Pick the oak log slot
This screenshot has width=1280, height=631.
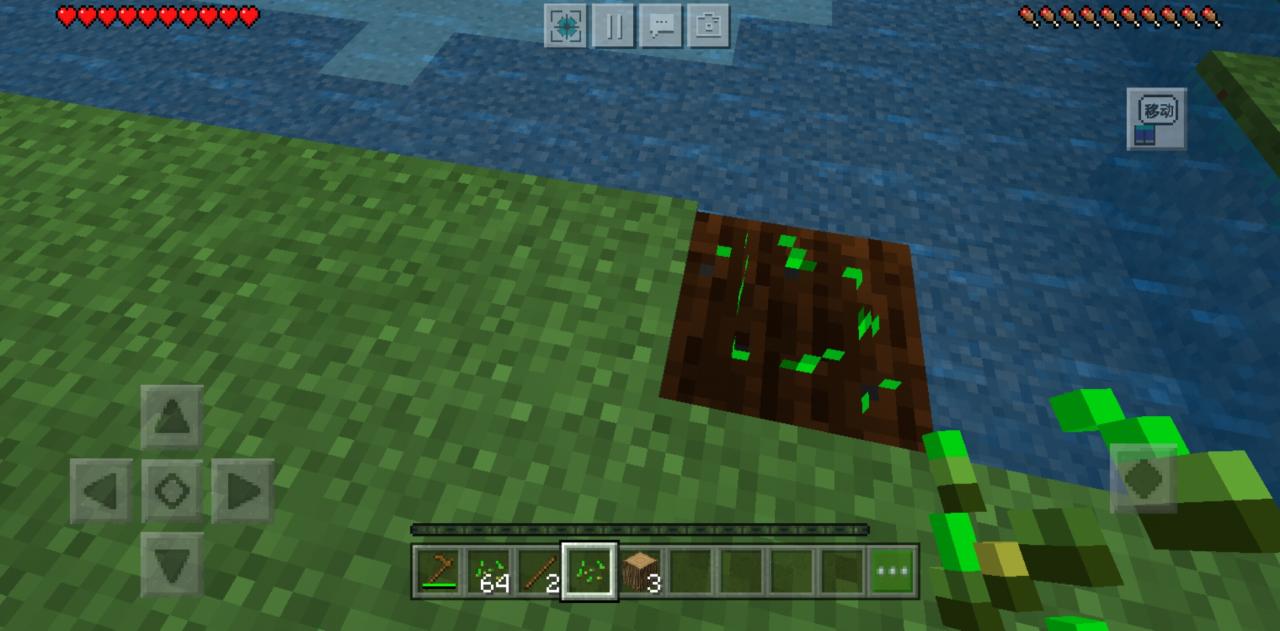pyautogui.click(x=641, y=572)
